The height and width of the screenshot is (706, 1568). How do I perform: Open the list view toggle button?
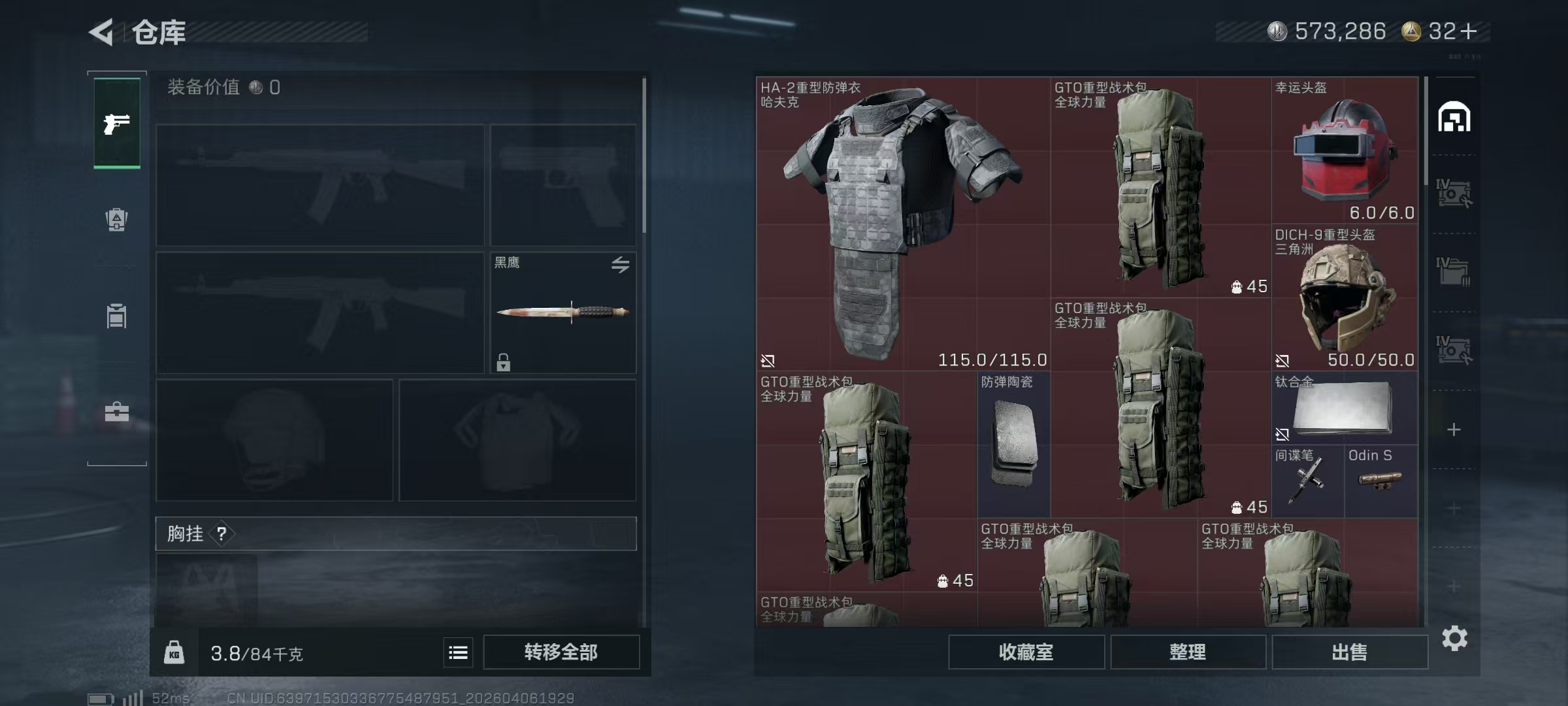click(458, 652)
